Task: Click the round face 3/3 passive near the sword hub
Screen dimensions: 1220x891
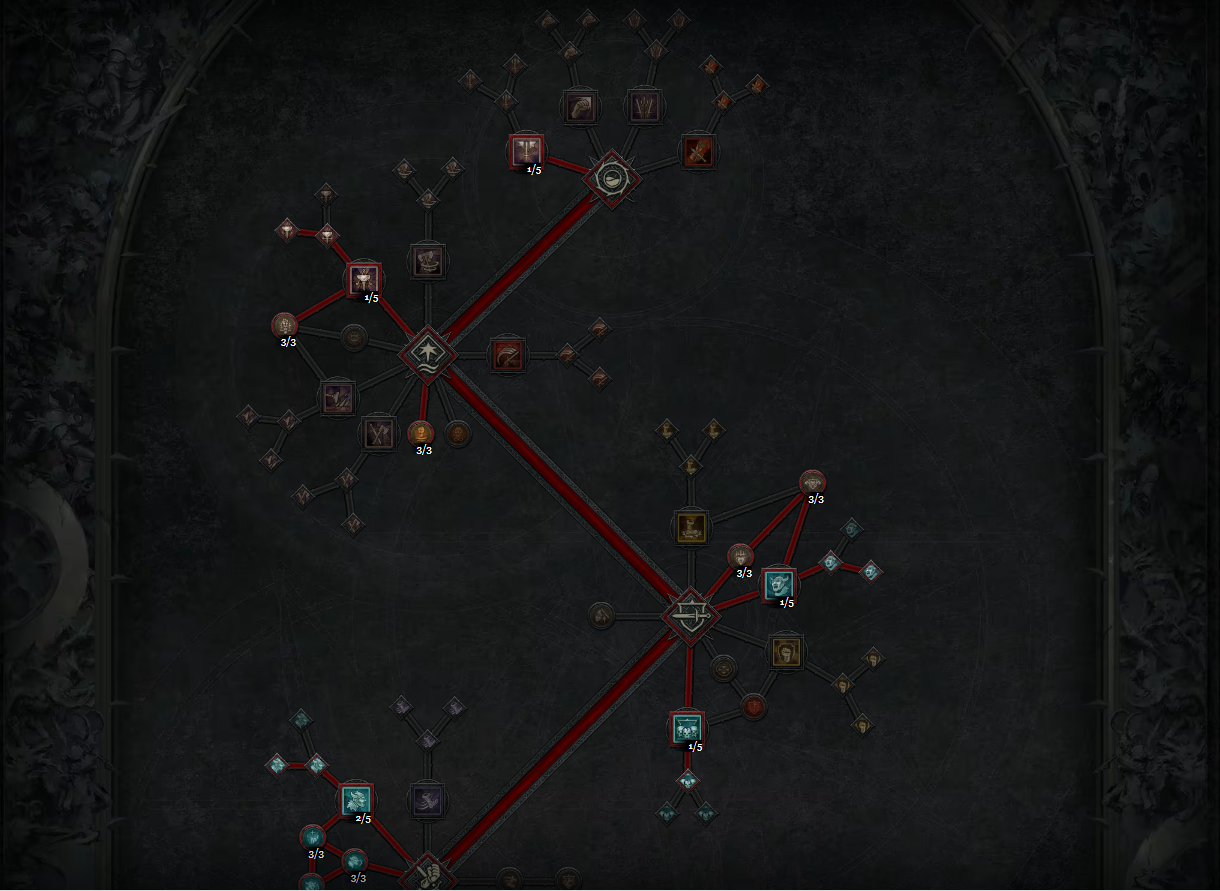Action: (740, 556)
